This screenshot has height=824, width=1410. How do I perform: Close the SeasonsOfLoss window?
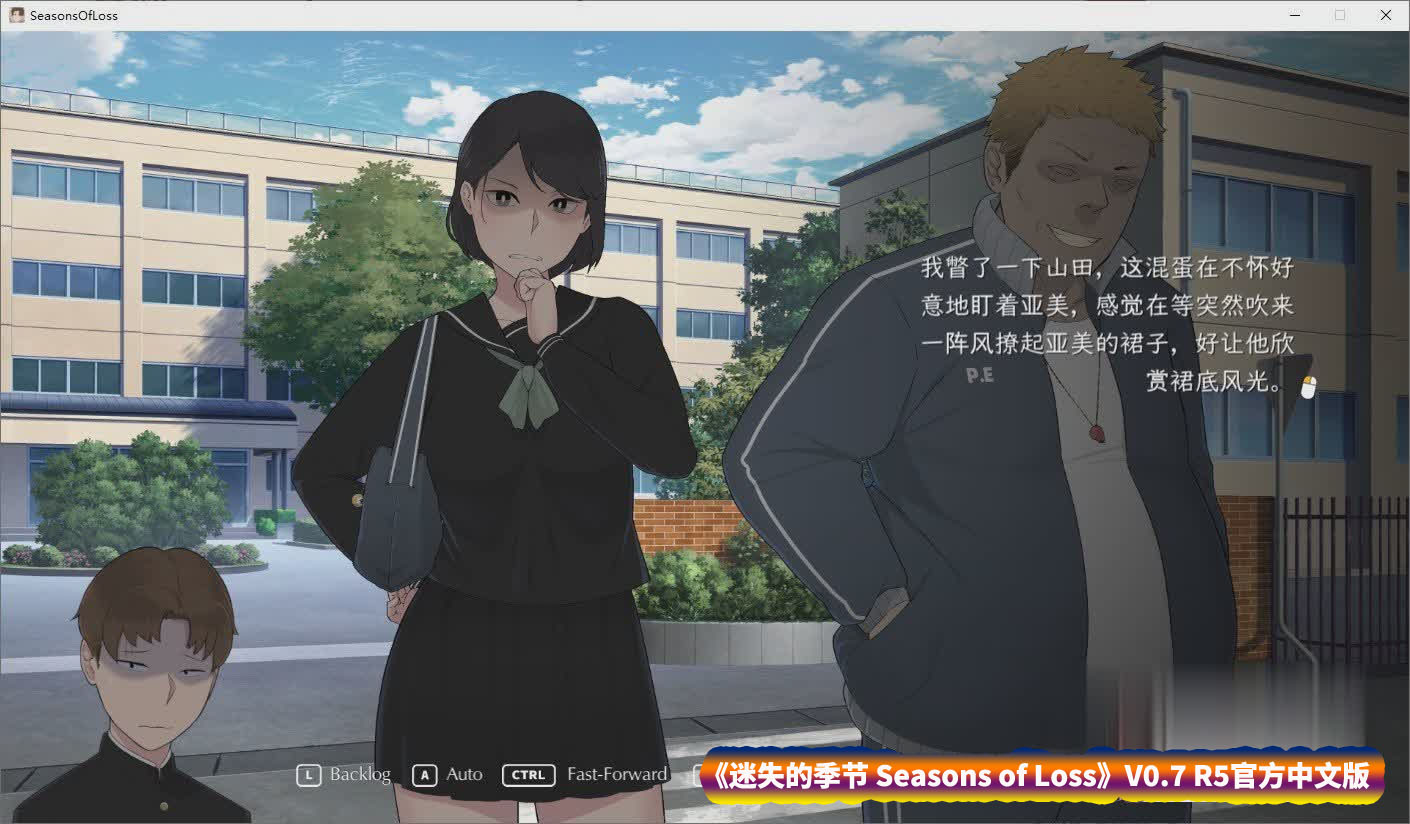click(x=1385, y=15)
